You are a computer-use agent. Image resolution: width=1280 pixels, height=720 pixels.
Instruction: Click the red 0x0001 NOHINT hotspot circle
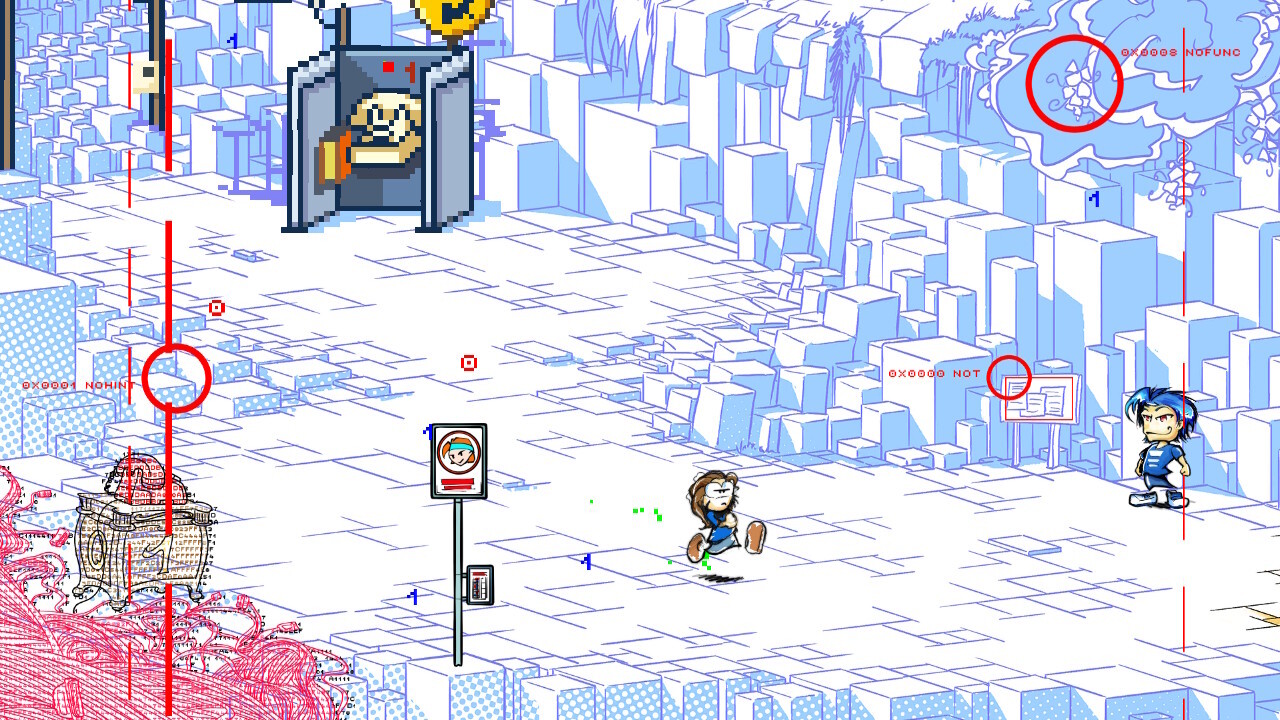(x=176, y=377)
